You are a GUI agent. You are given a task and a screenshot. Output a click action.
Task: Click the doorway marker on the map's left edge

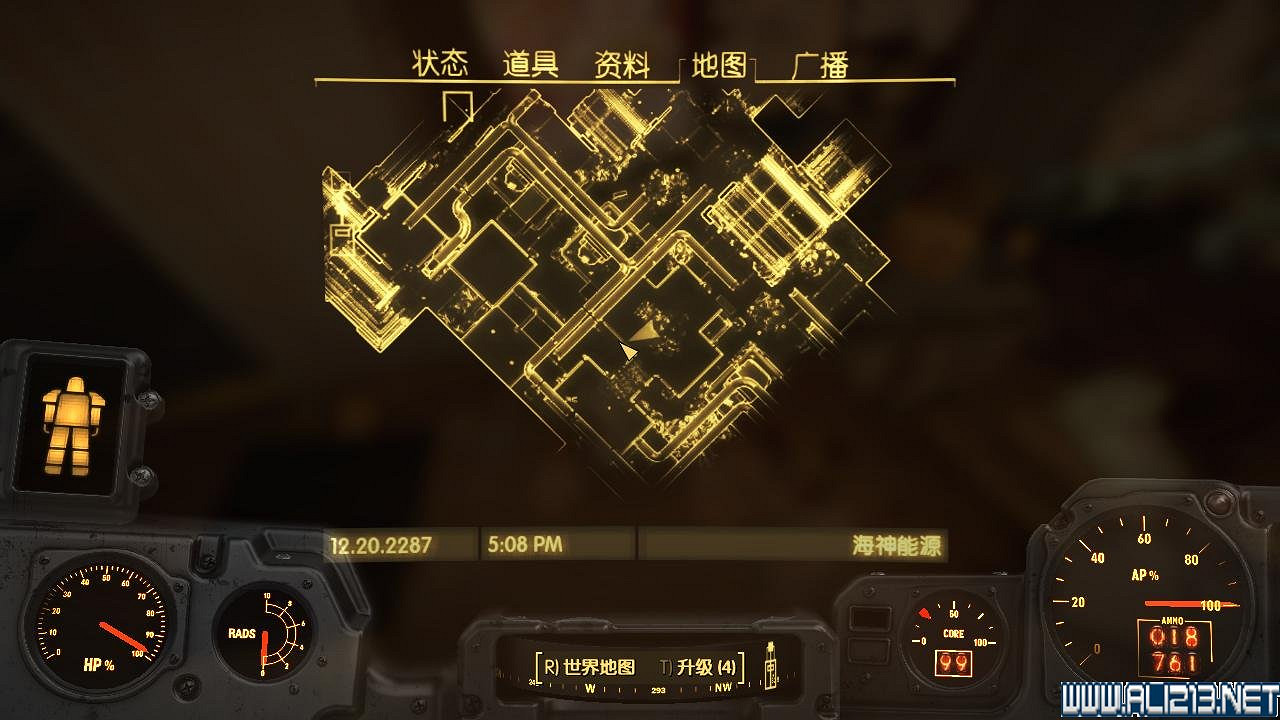pyautogui.click(x=340, y=237)
